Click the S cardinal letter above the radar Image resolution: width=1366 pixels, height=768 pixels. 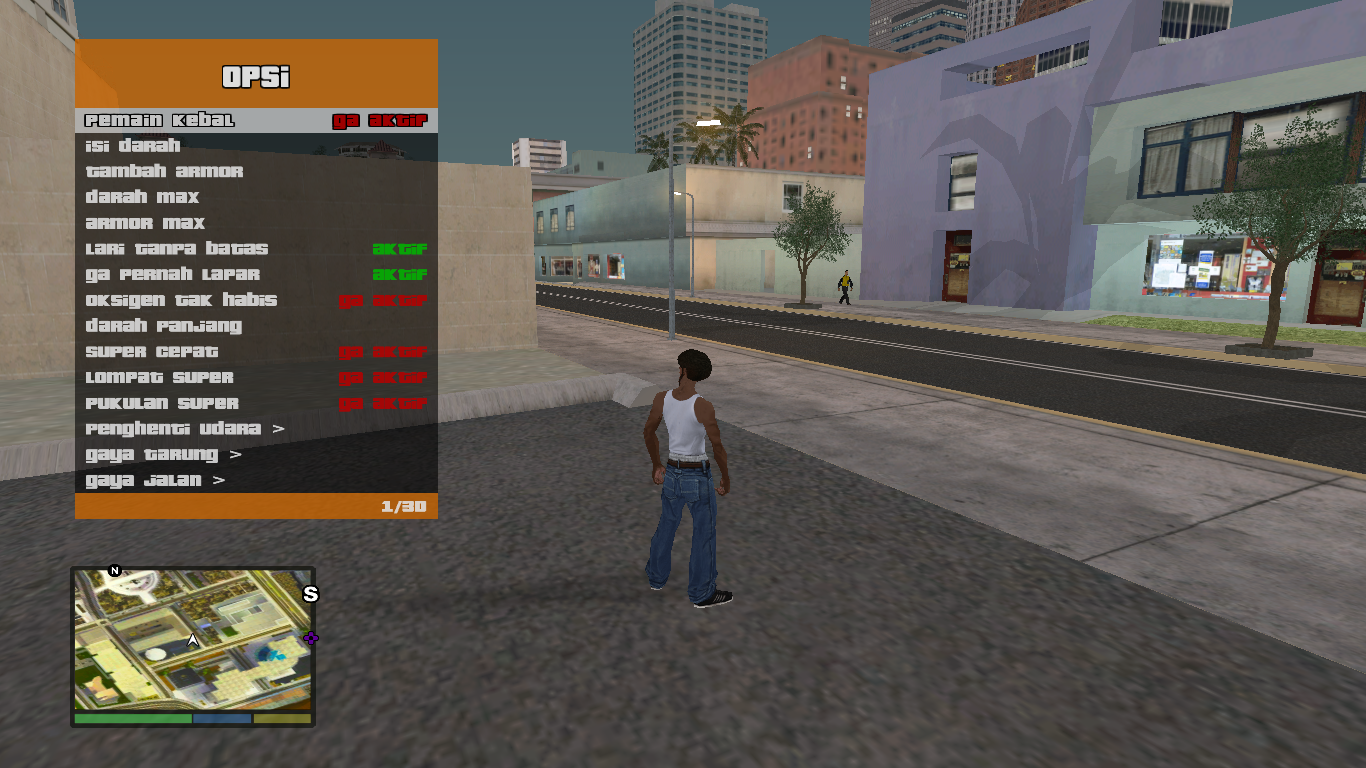click(x=309, y=592)
